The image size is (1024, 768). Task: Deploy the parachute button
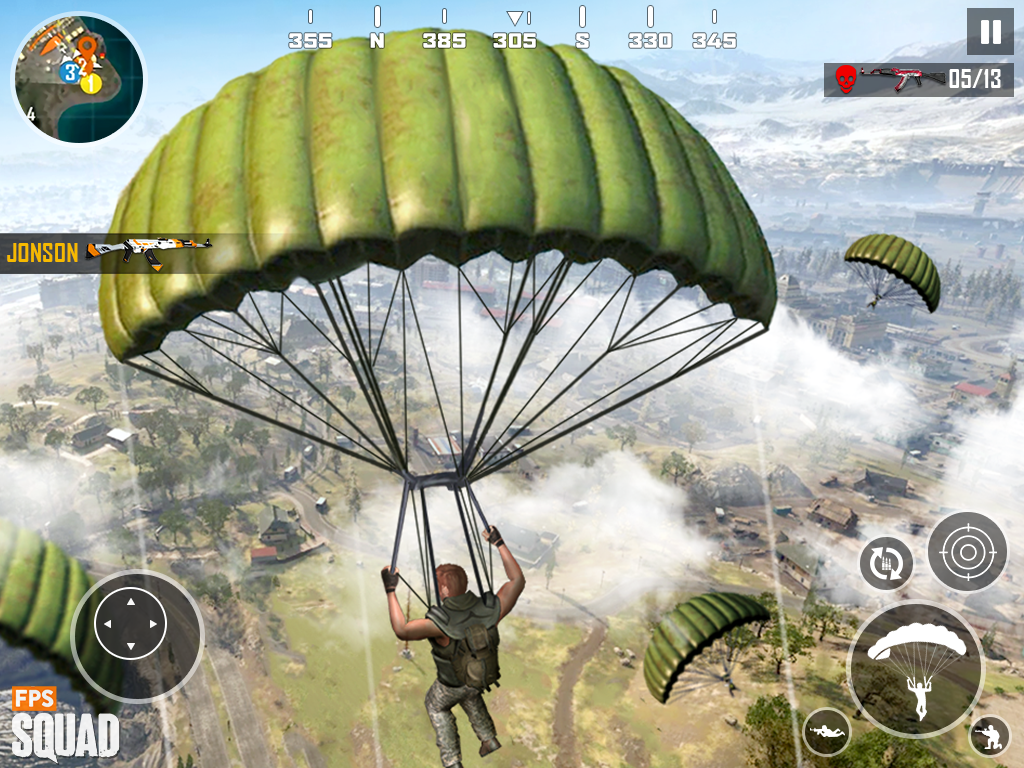click(916, 669)
